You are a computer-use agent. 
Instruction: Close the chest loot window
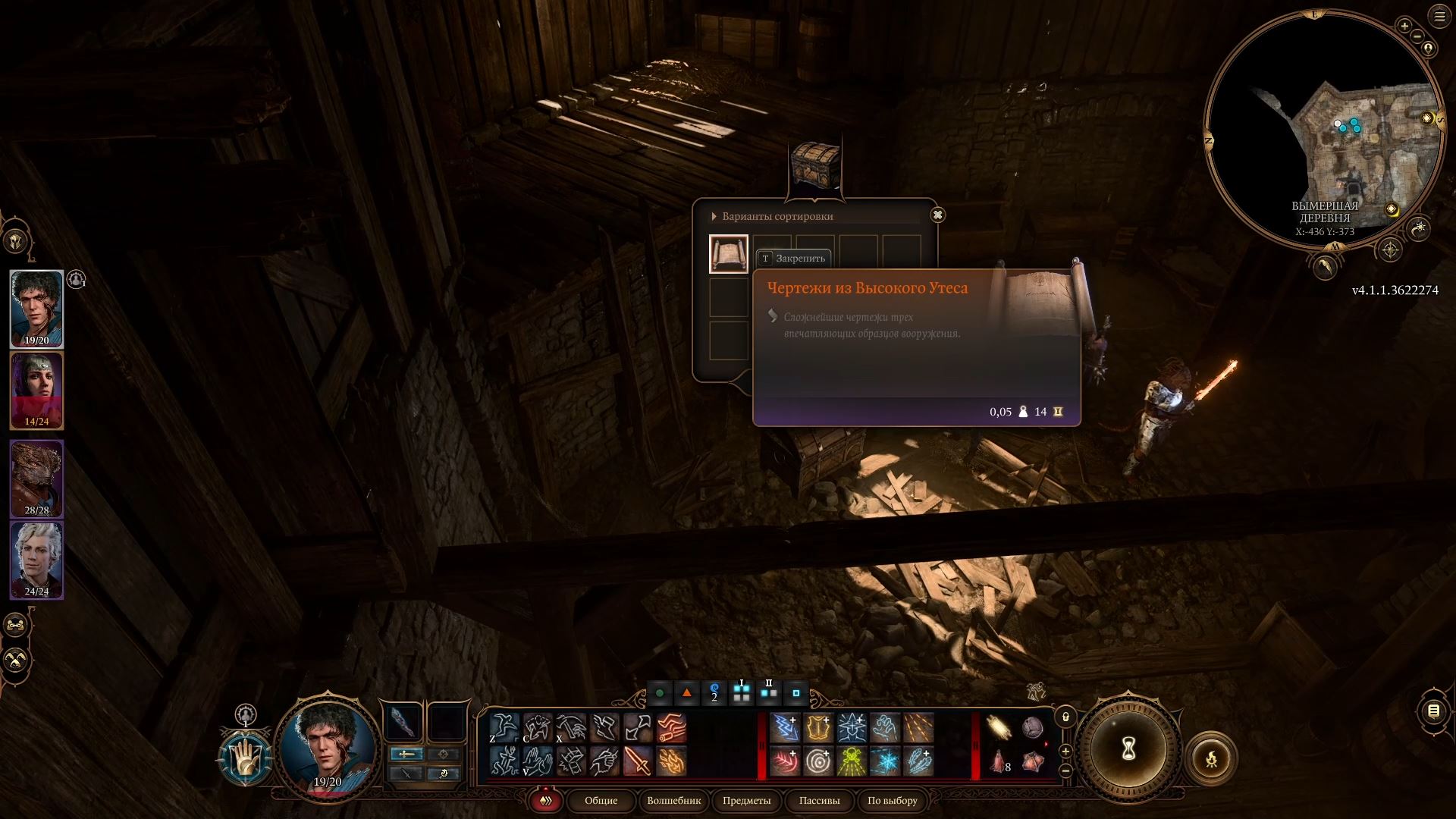tap(937, 215)
